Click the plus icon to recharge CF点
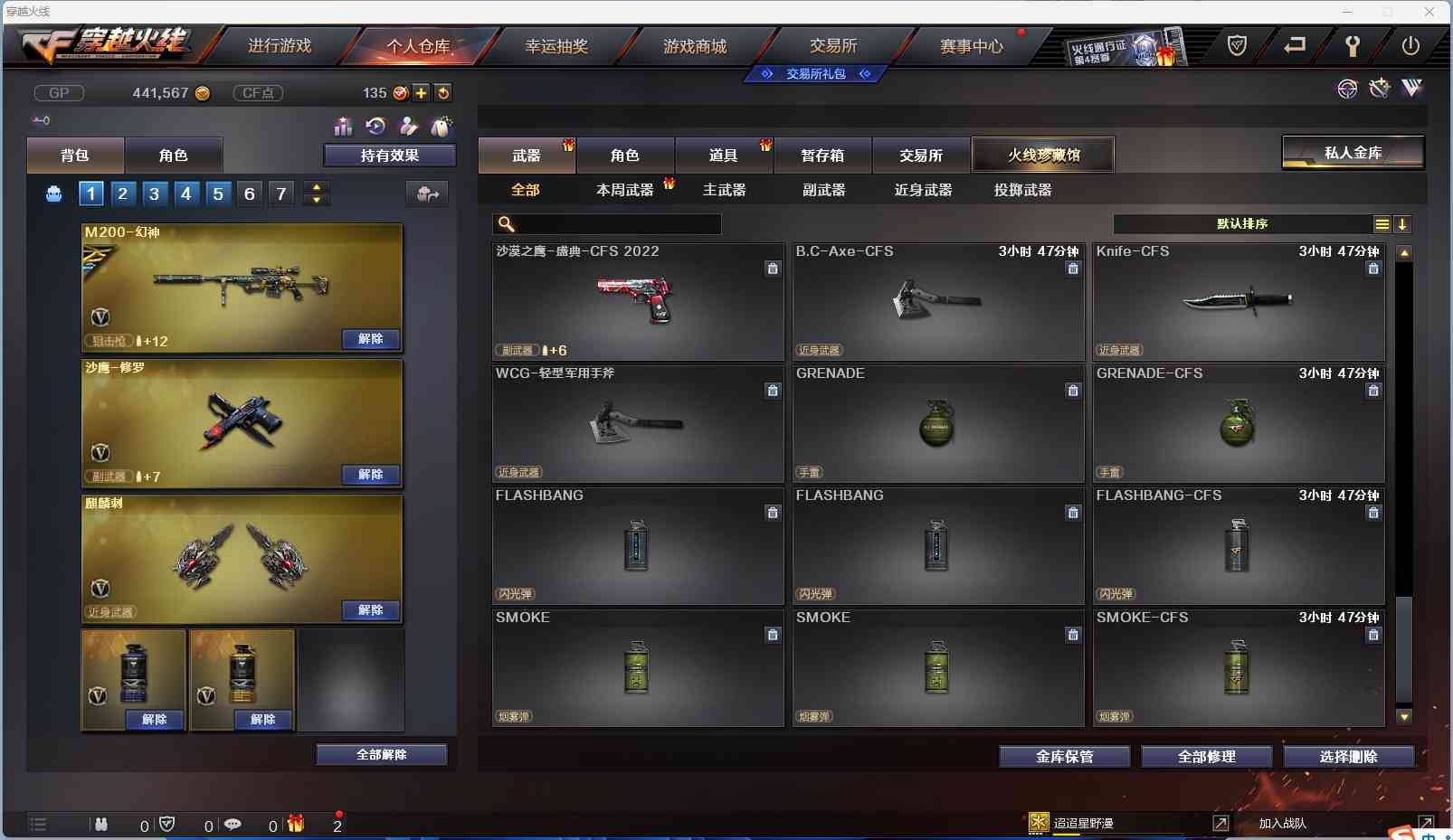 pos(423,92)
